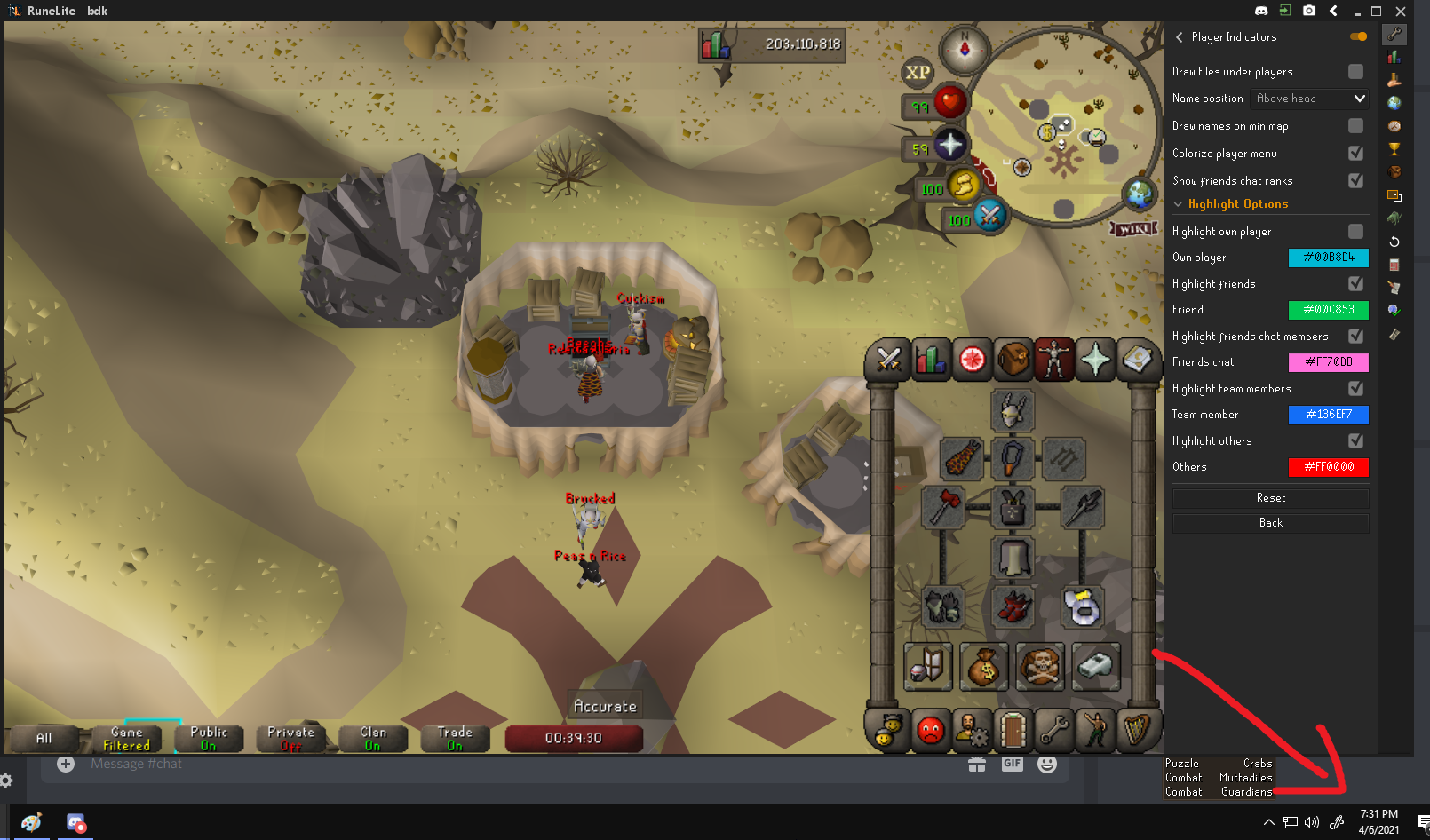Enable Draw tiles under players
This screenshot has width=1430, height=840.
tap(1355, 71)
